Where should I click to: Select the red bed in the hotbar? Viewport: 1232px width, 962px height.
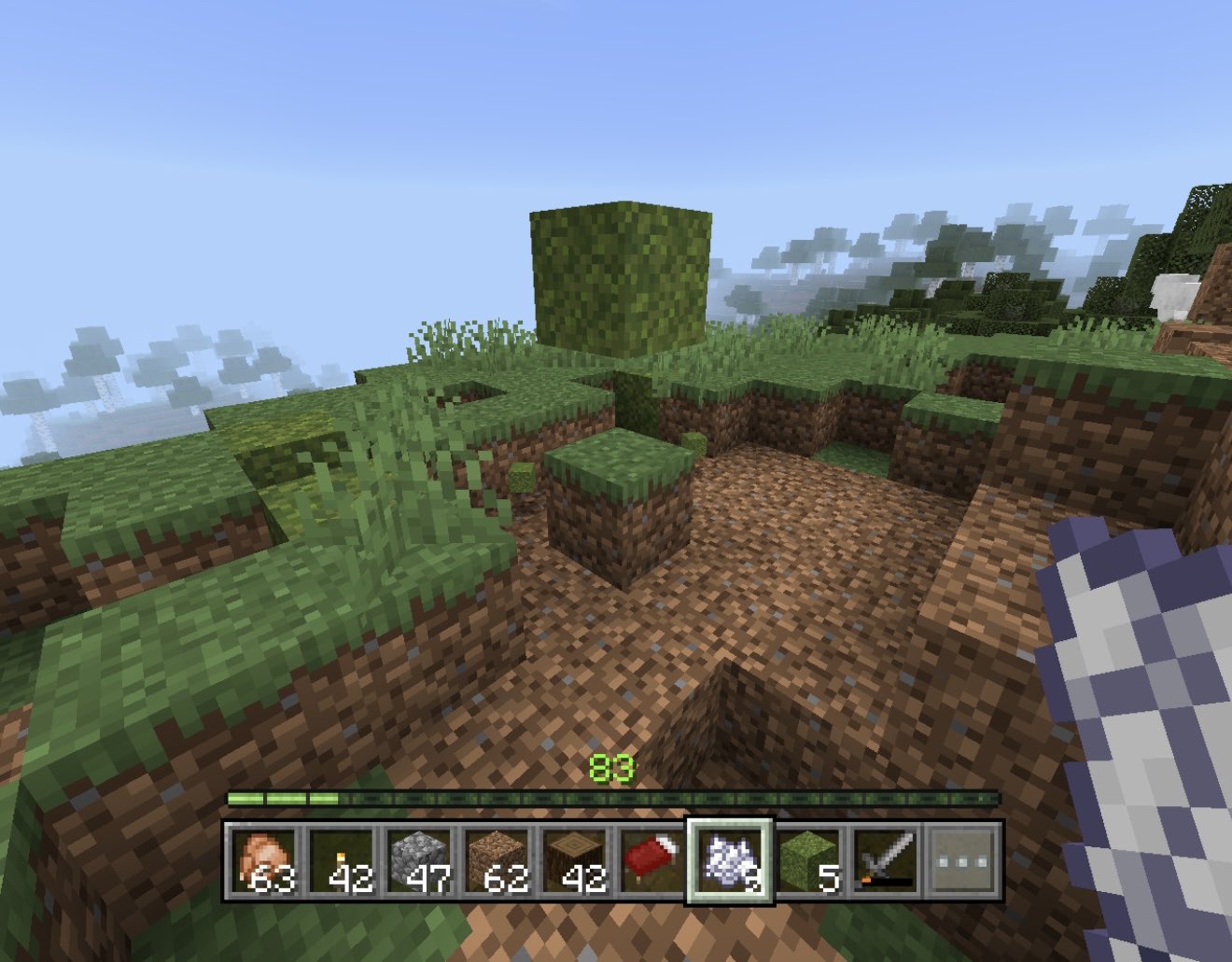651,861
